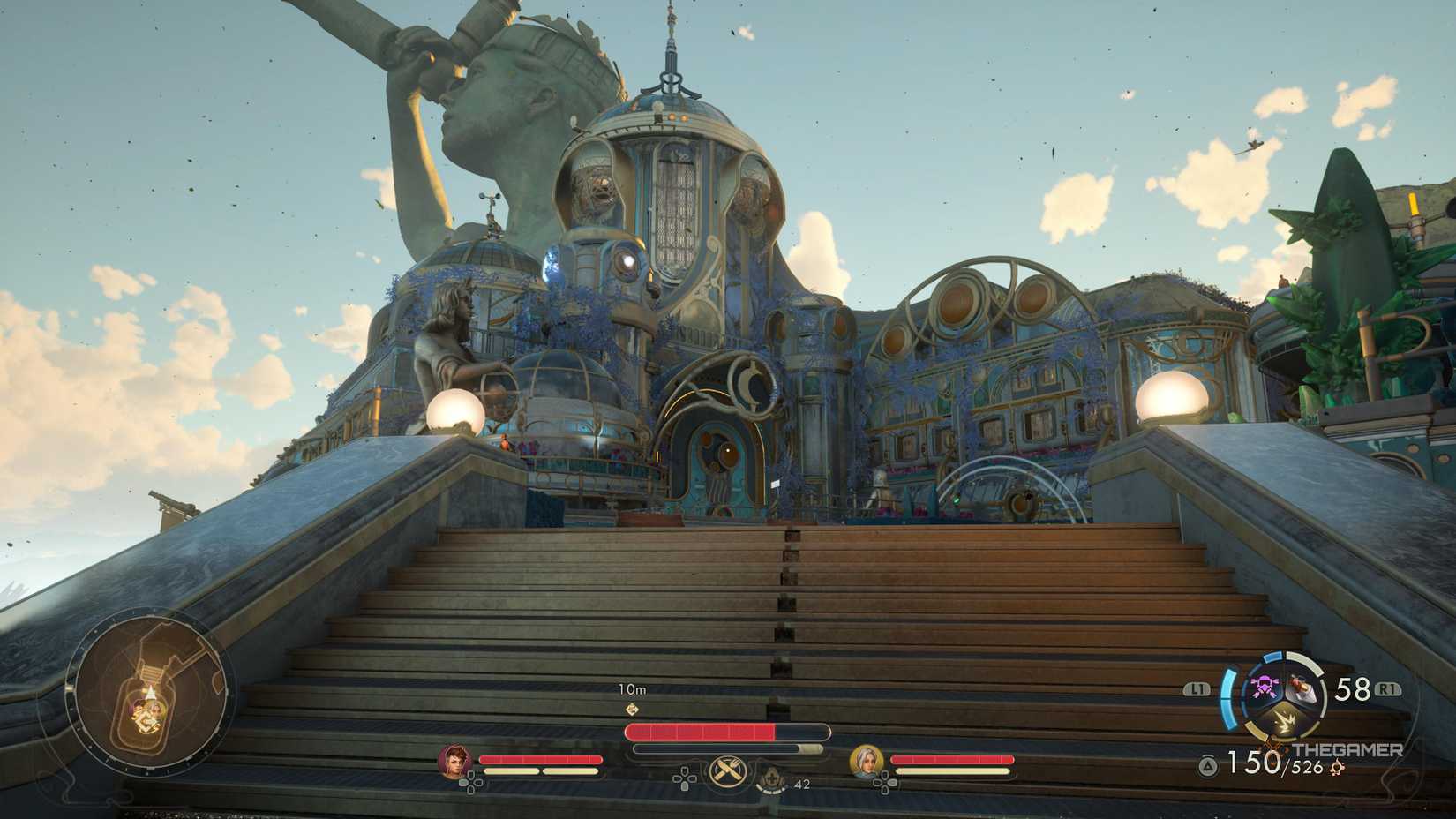Select the left party member's portrait
Screen dimensions: 1456x819
(x=456, y=763)
